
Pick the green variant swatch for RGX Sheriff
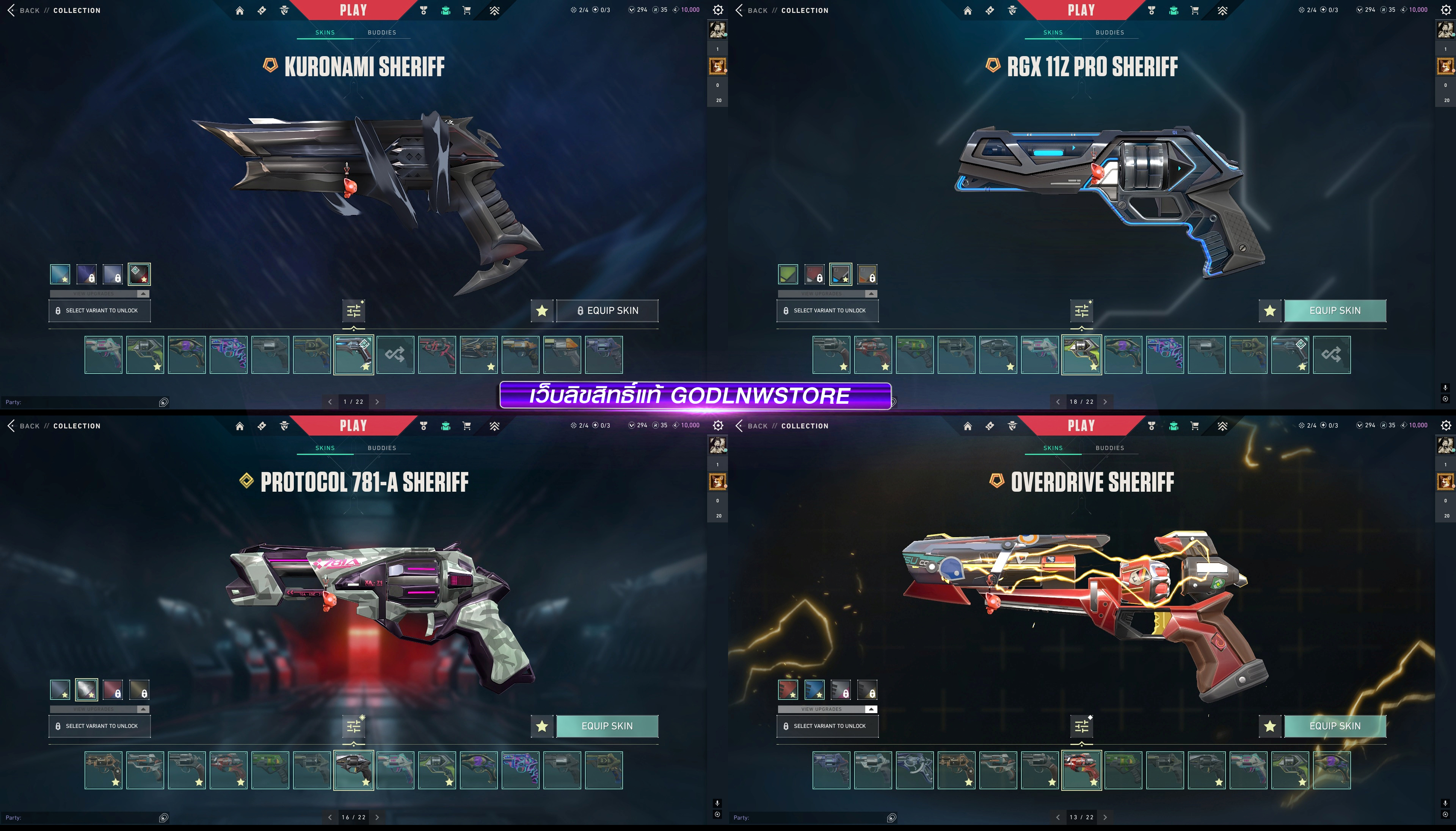point(788,274)
